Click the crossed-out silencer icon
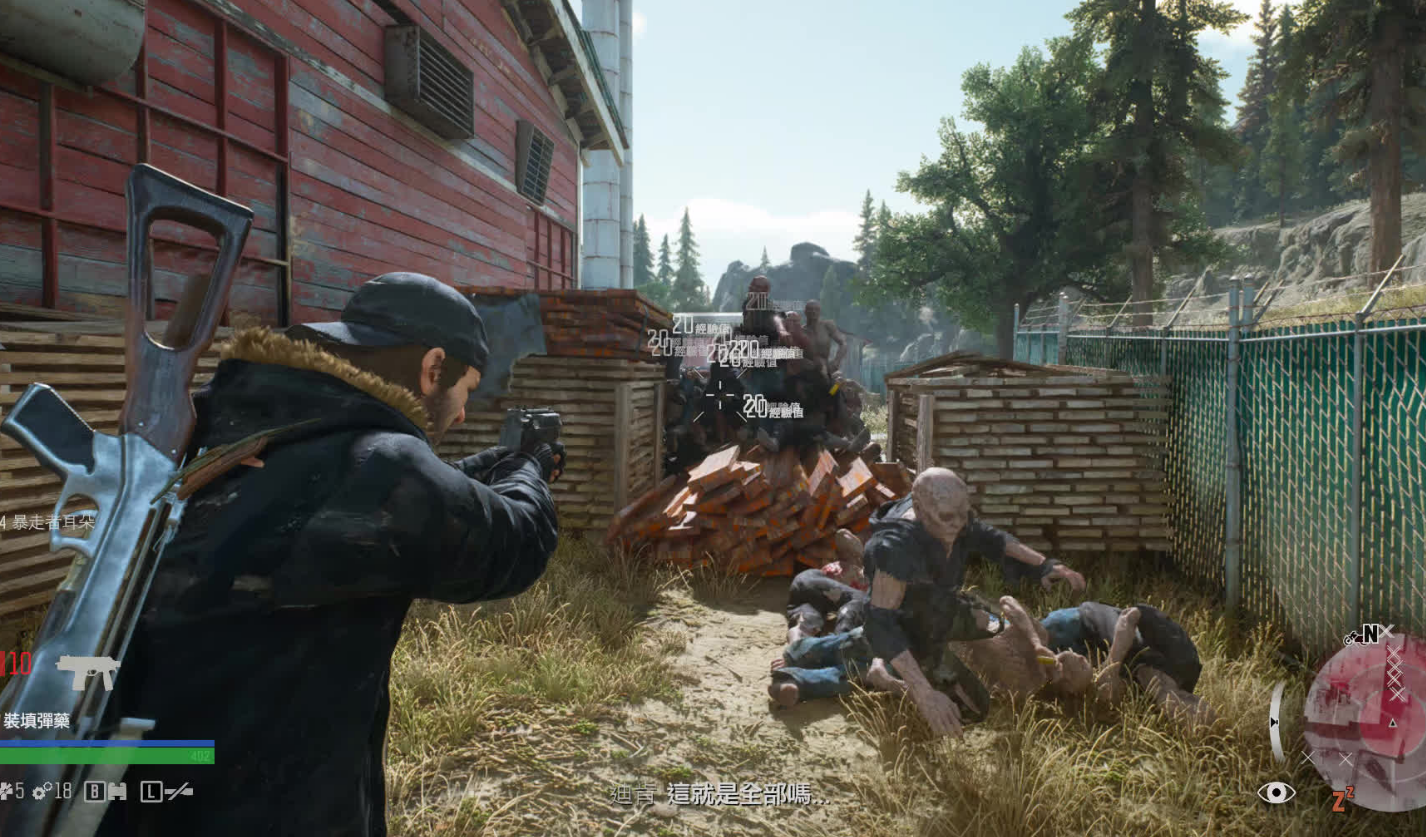The height and width of the screenshot is (837, 1426). pyautogui.click(x=179, y=792)
